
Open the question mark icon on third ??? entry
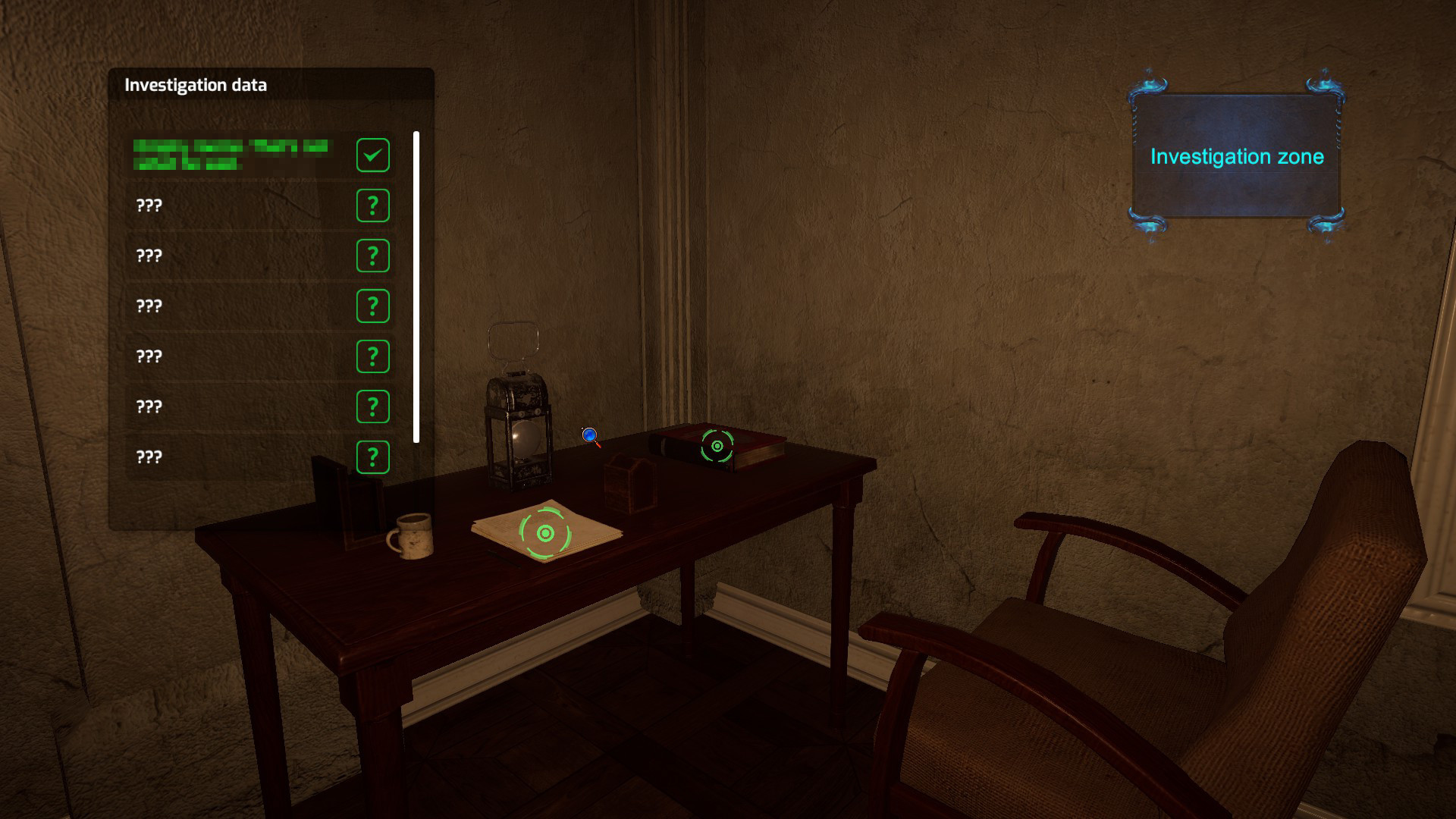[x=372, y=306]
